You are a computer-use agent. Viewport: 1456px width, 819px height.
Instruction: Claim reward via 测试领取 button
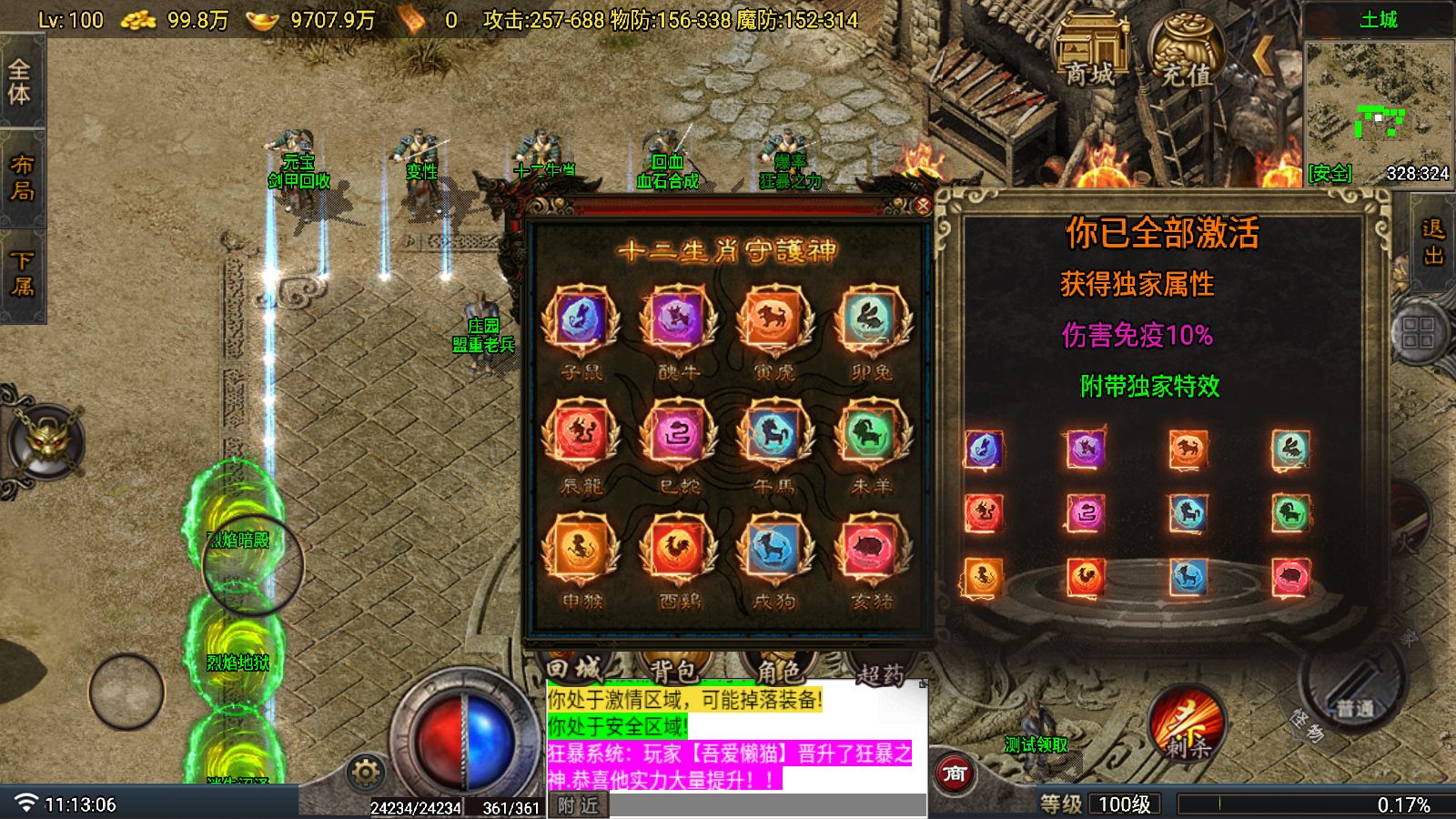pyautogui.click(x=1037, y=743)
